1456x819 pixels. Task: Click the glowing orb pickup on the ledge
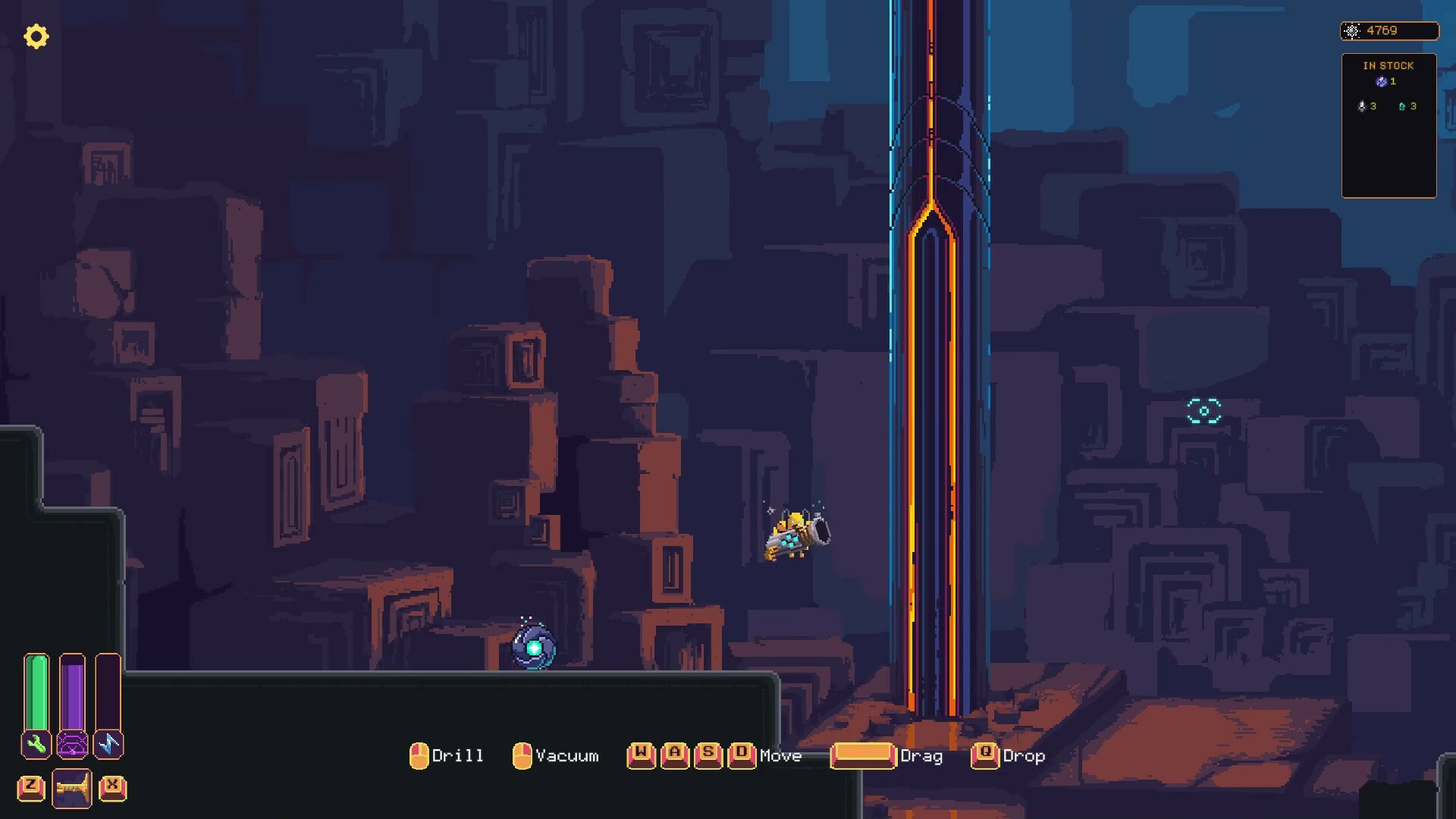tap(534, 647)
